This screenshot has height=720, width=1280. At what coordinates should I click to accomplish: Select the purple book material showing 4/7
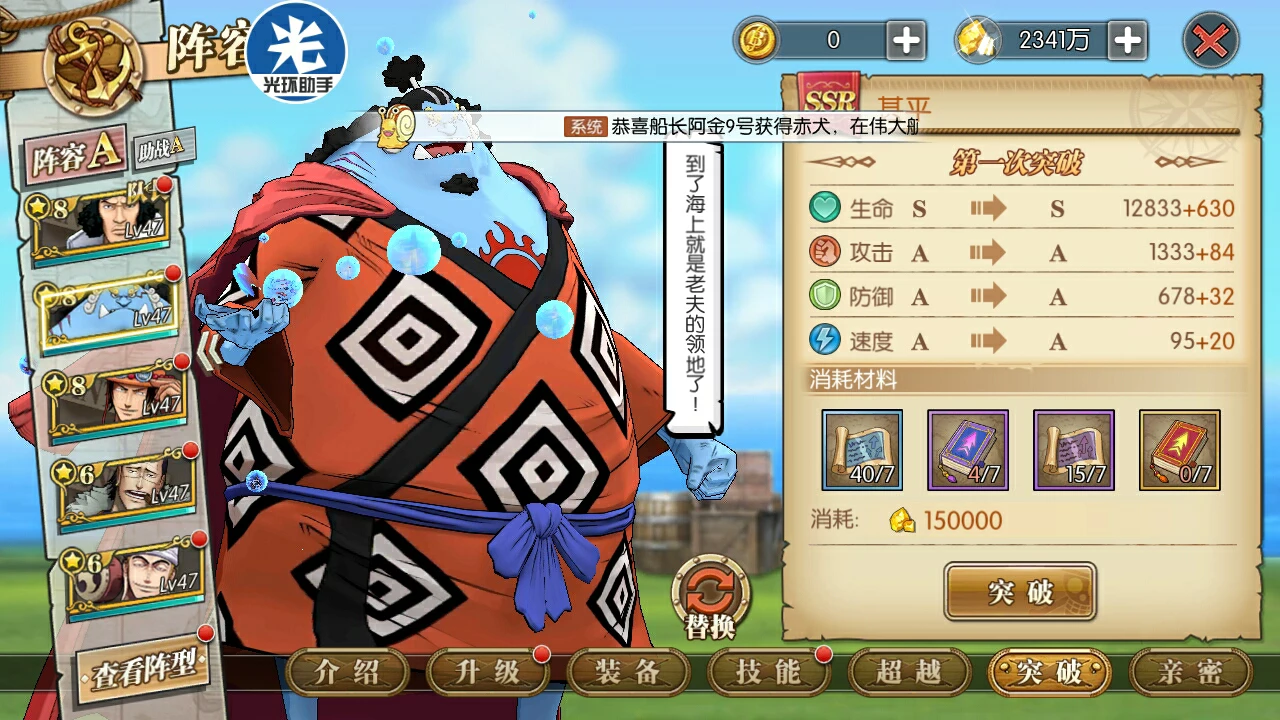click(967, 450)
